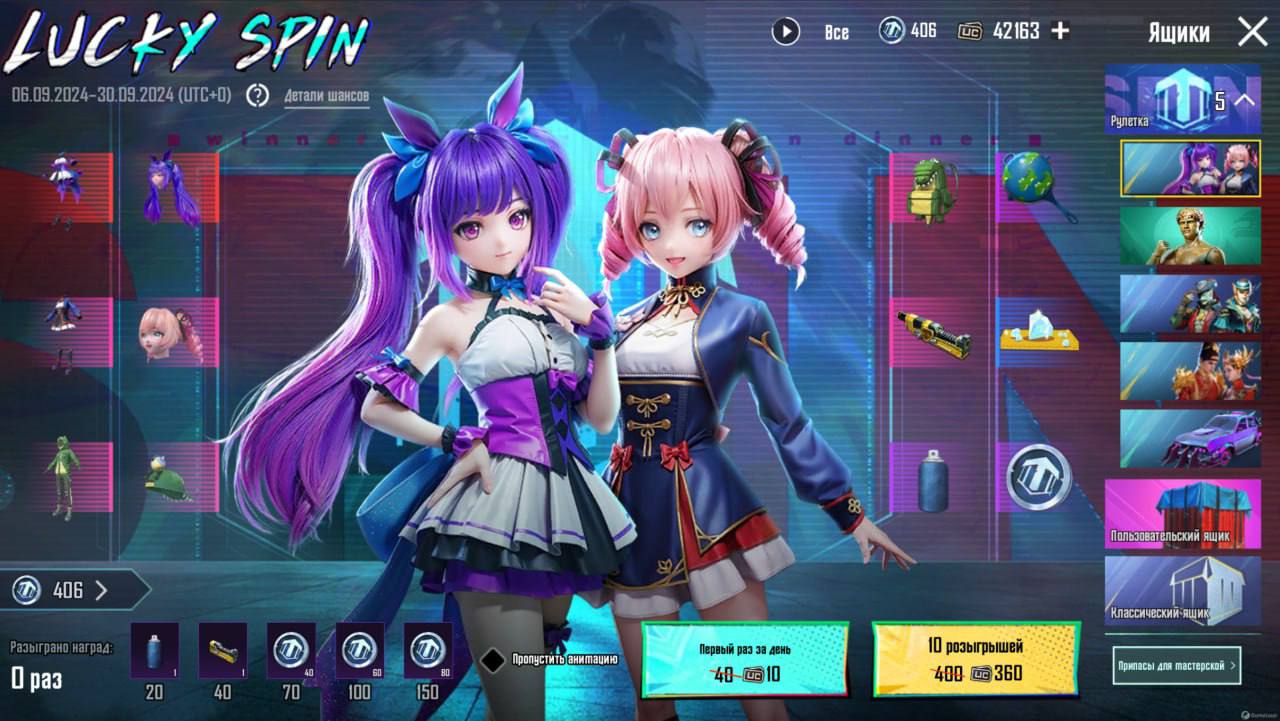
Task: Open the 'Припасы для мастерской' button
Action: click(x=1176, y=665)
